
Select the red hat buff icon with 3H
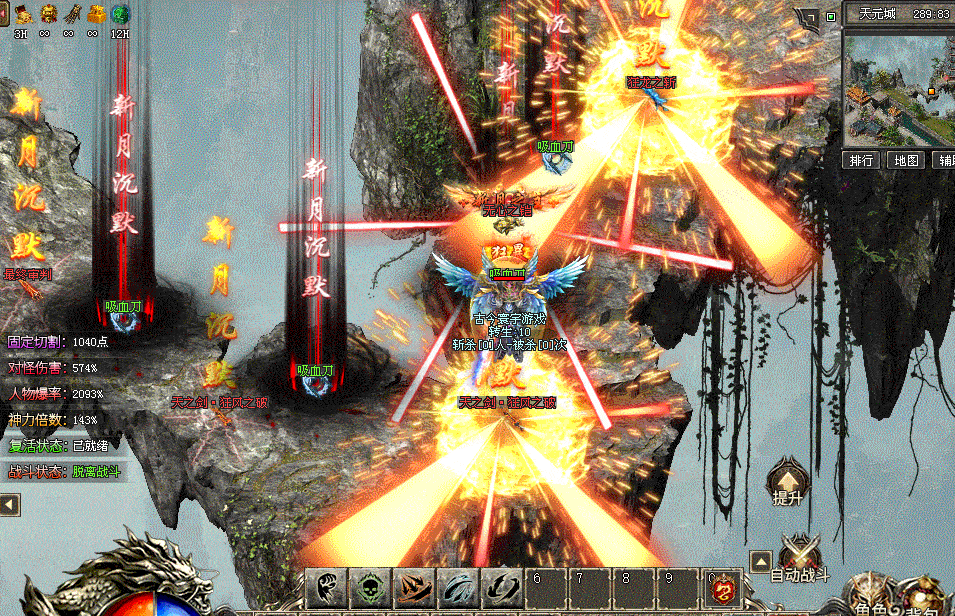point(21,14)
